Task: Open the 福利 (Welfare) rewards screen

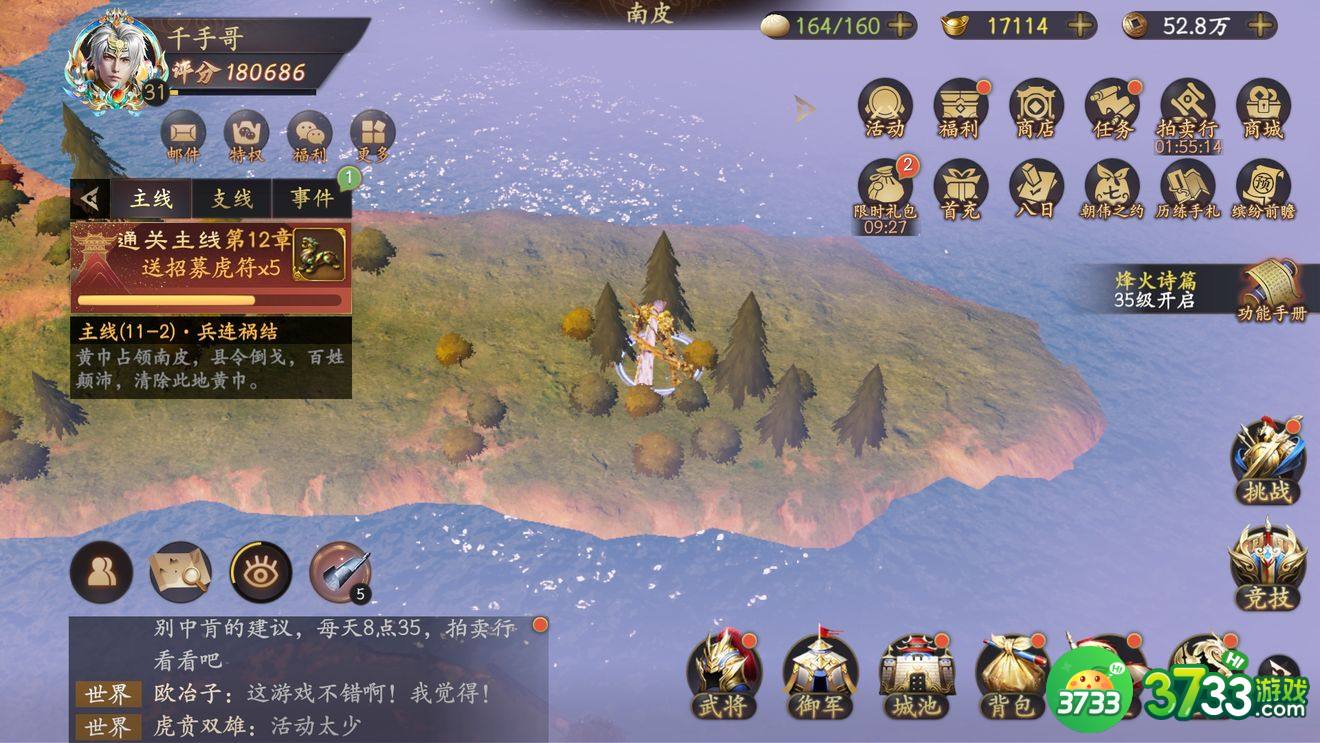Action: [960, 108]
